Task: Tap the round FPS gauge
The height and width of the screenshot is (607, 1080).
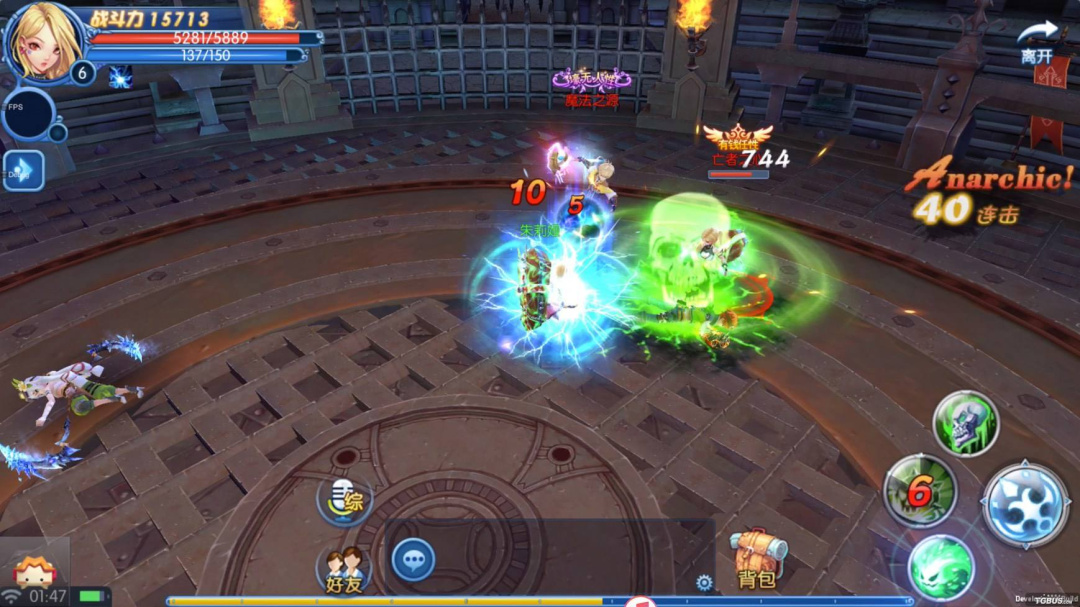Action: pyautogui.click(x=28, y=114)
